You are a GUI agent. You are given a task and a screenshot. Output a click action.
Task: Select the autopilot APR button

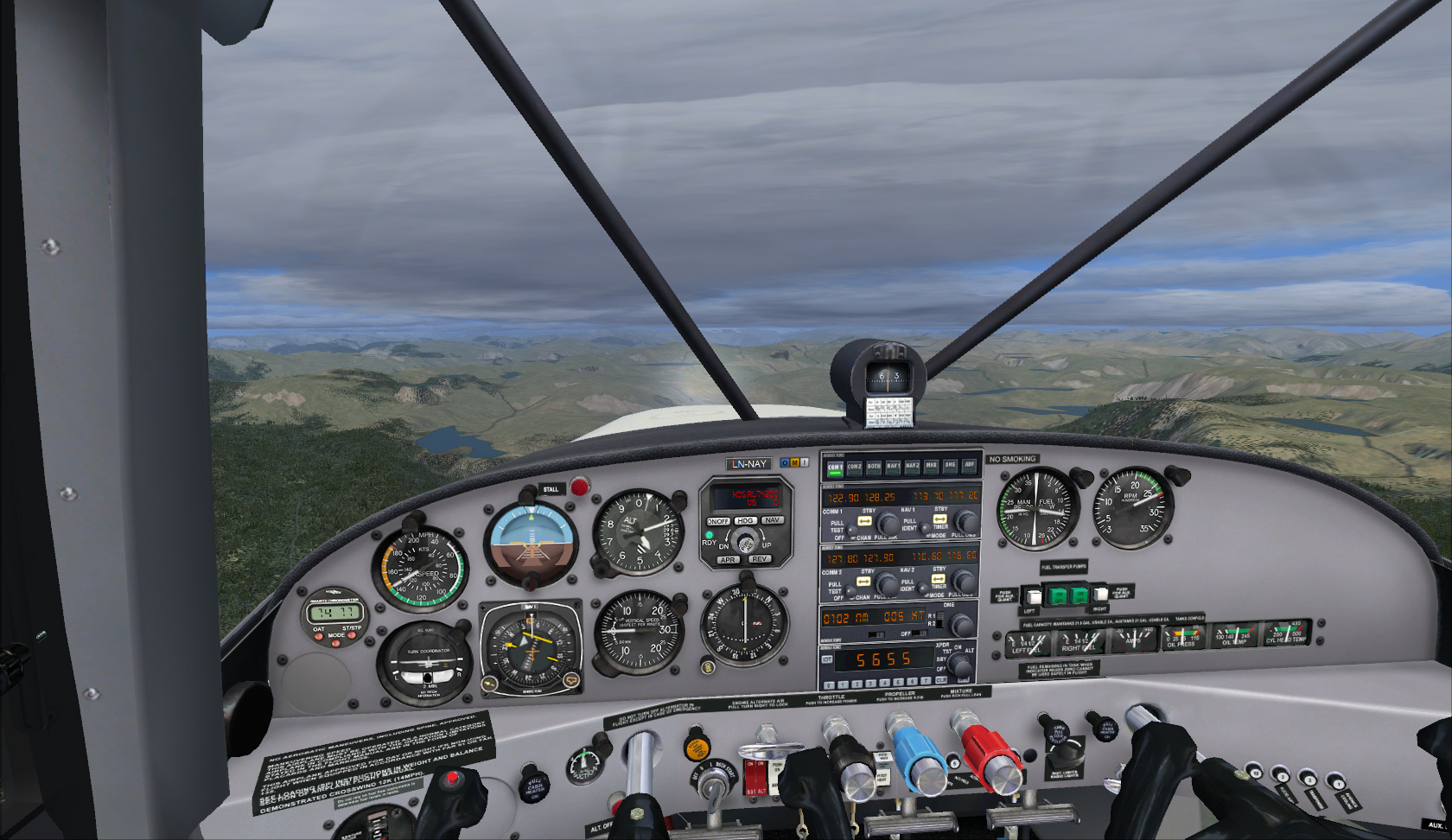[728, 560]
